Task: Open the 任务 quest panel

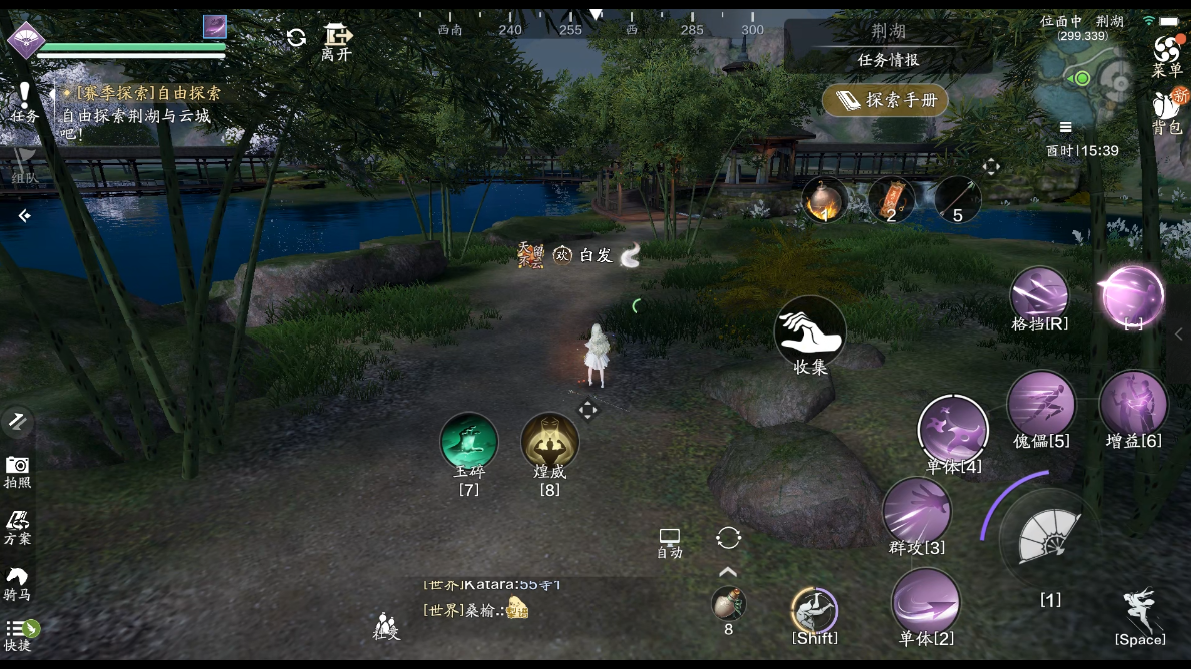Action: pyautogui.click(x=24, y=103)
